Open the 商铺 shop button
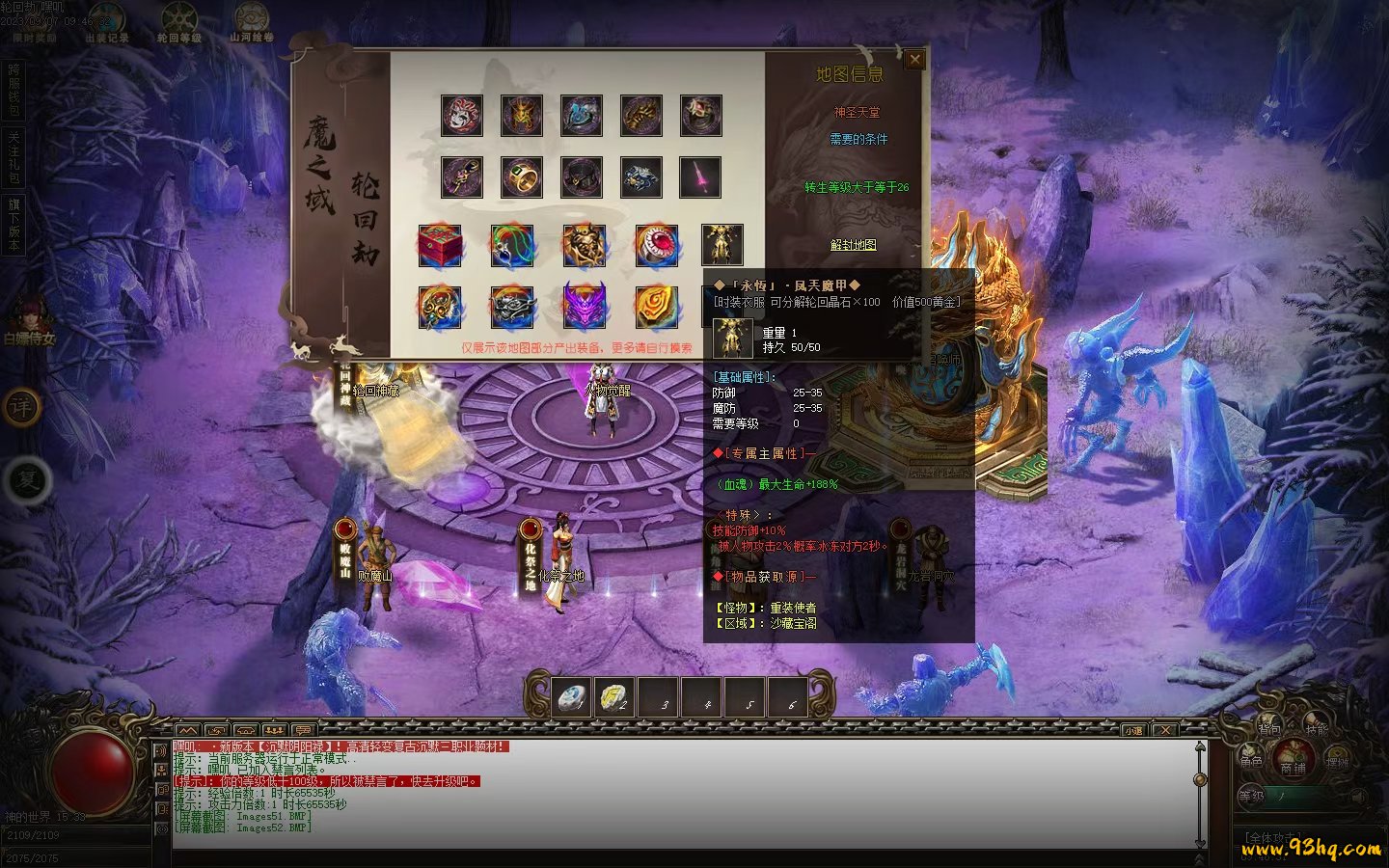 tap(1293, 759)
